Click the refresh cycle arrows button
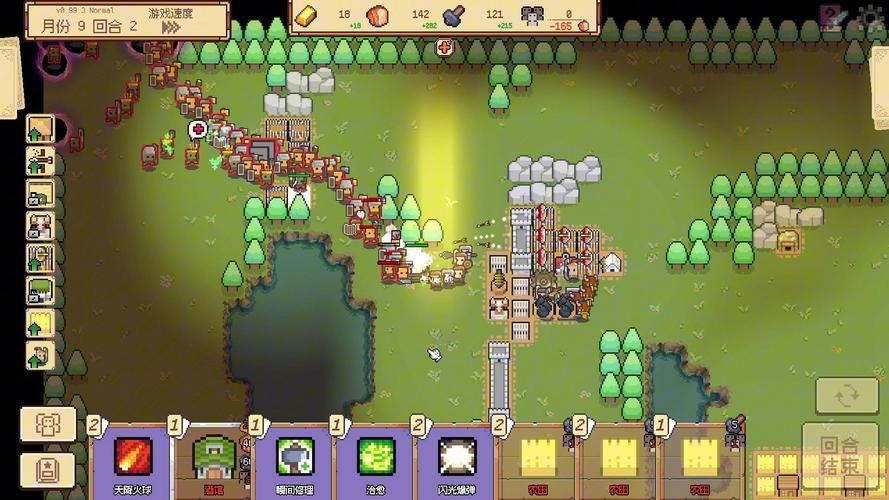Viewport: 889px width, 500px height. tap(846, 397)
